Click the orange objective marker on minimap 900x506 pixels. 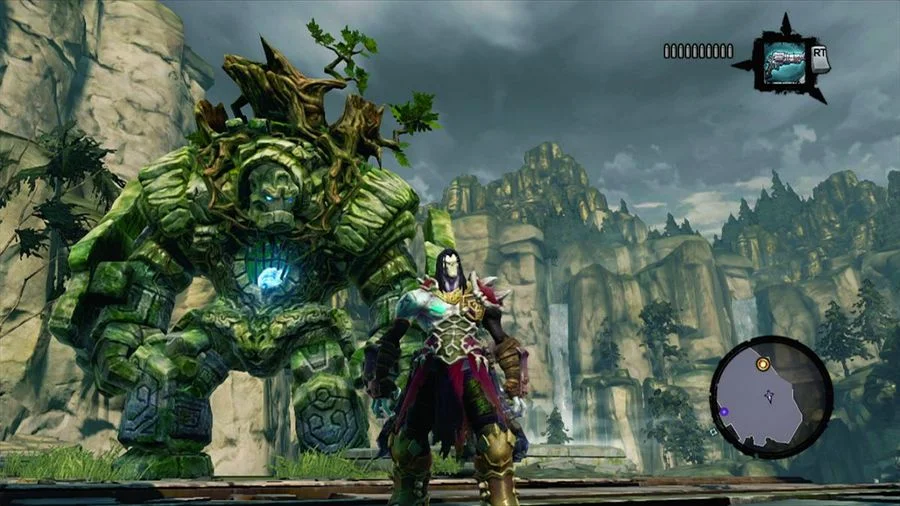[x=763, y=365]
